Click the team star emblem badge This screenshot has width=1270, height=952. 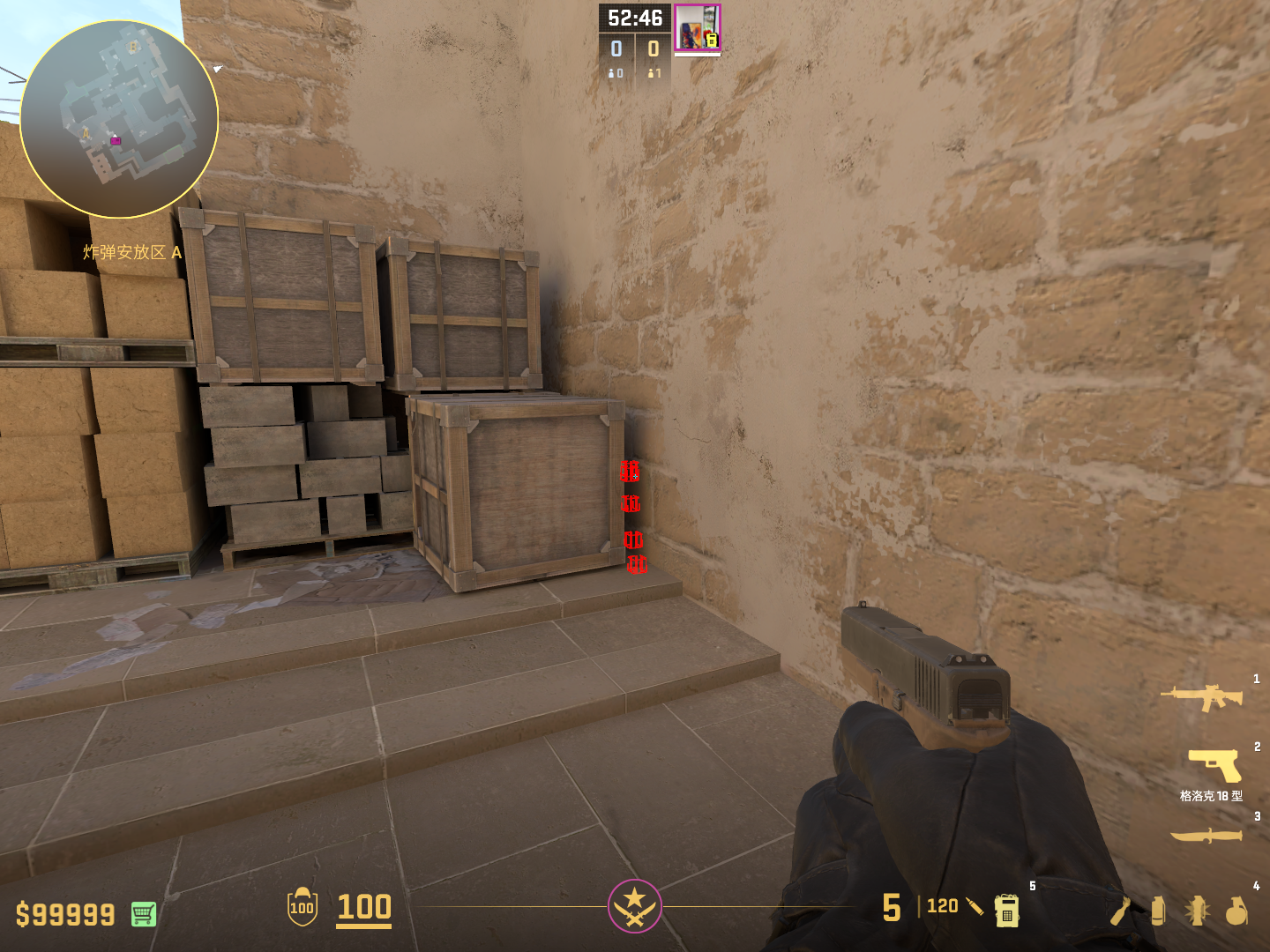click(634, 905)
